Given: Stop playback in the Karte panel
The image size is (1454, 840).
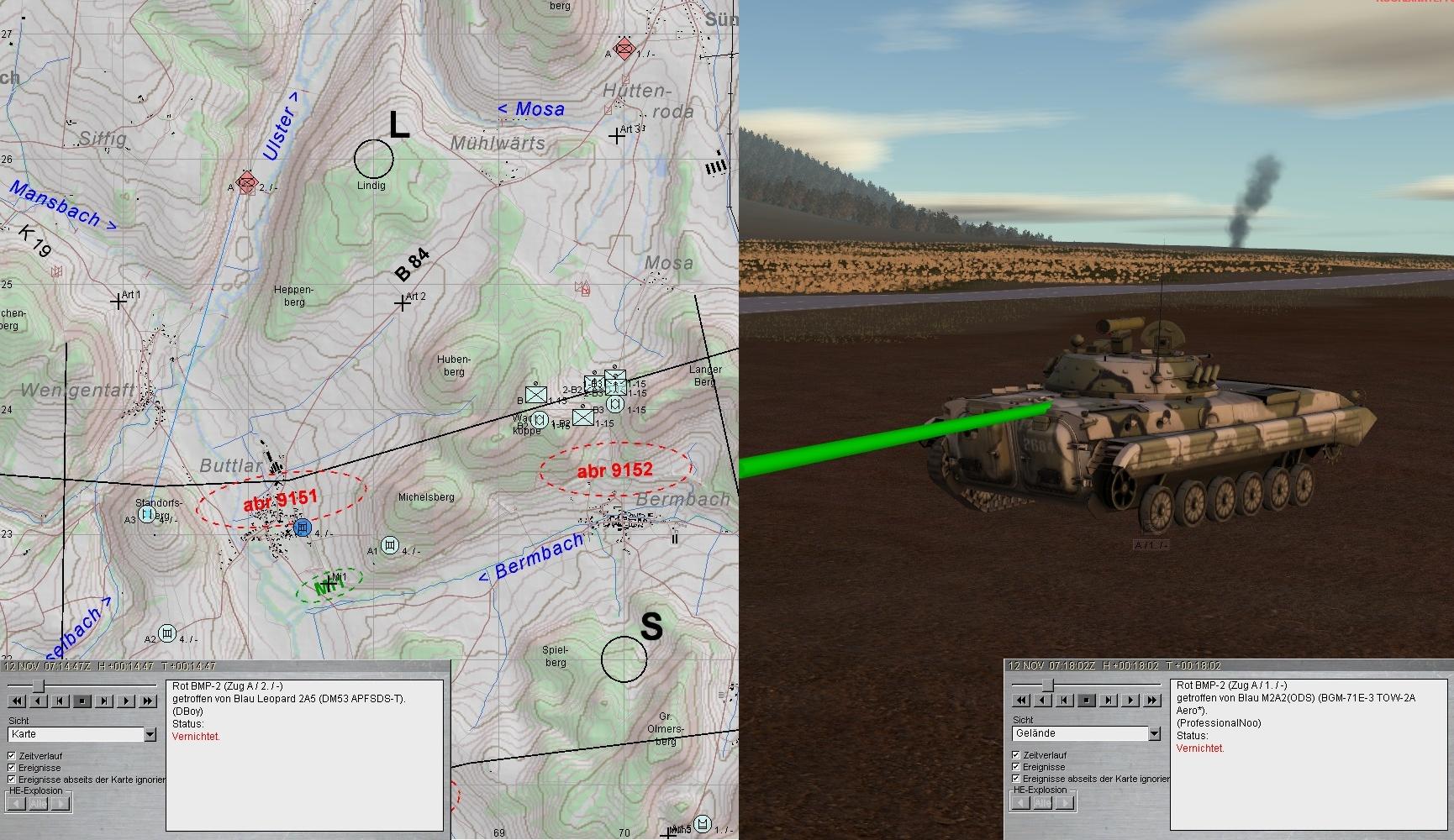Looking at the screenshot, I should click(82, 701).
